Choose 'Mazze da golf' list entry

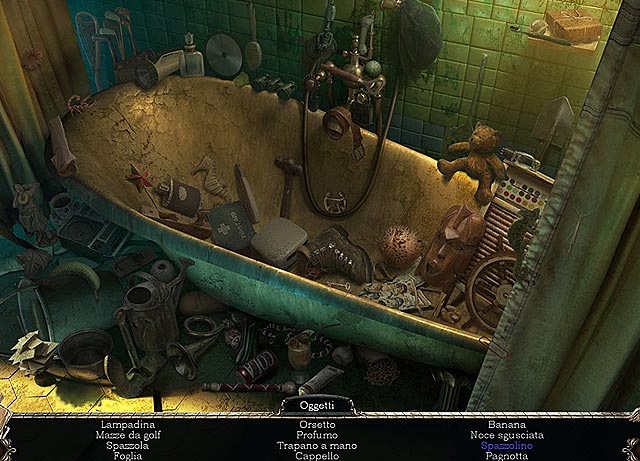(x=129, y=435)
